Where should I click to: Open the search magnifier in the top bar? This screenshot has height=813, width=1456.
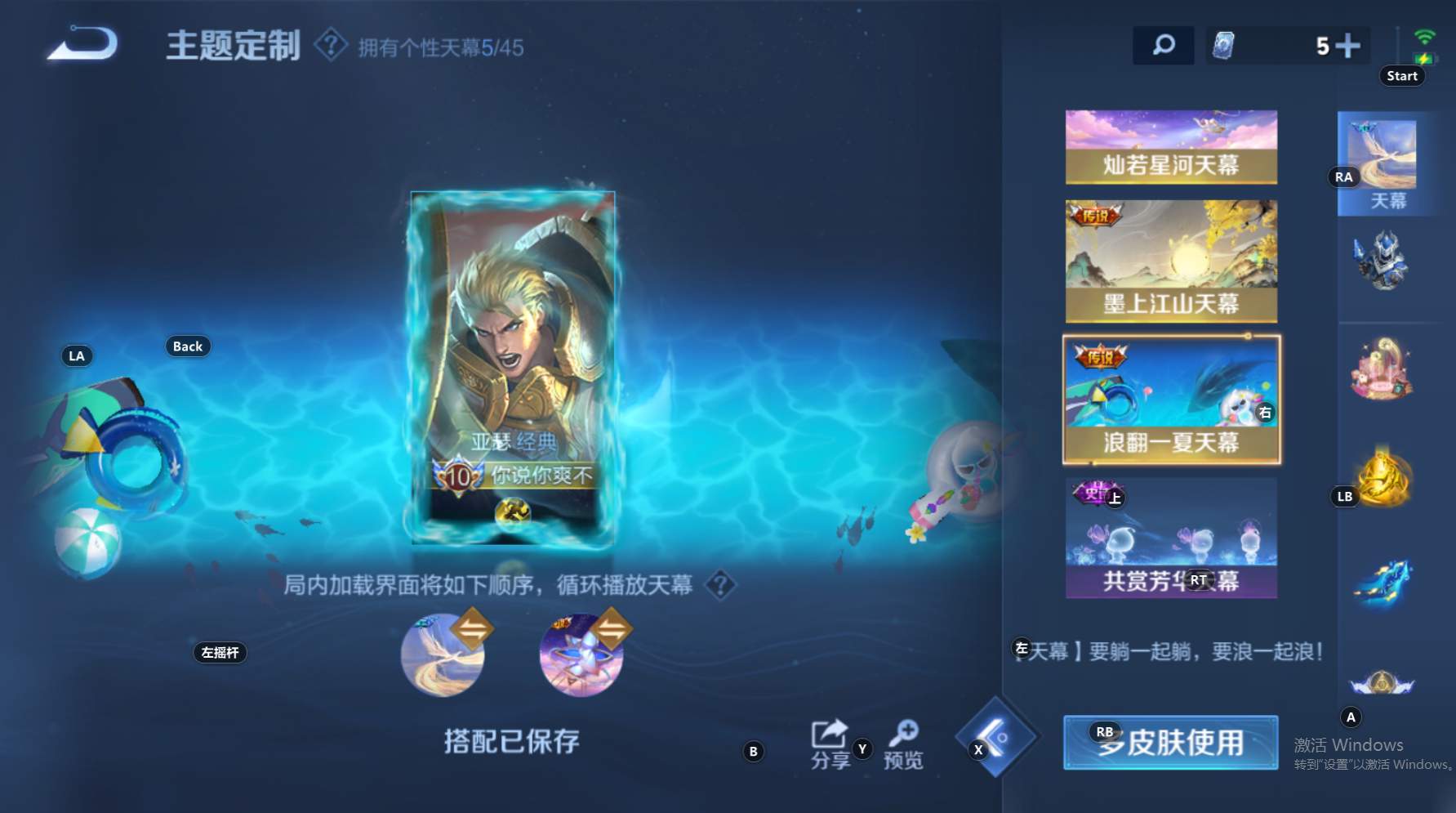click(1164, 45)
